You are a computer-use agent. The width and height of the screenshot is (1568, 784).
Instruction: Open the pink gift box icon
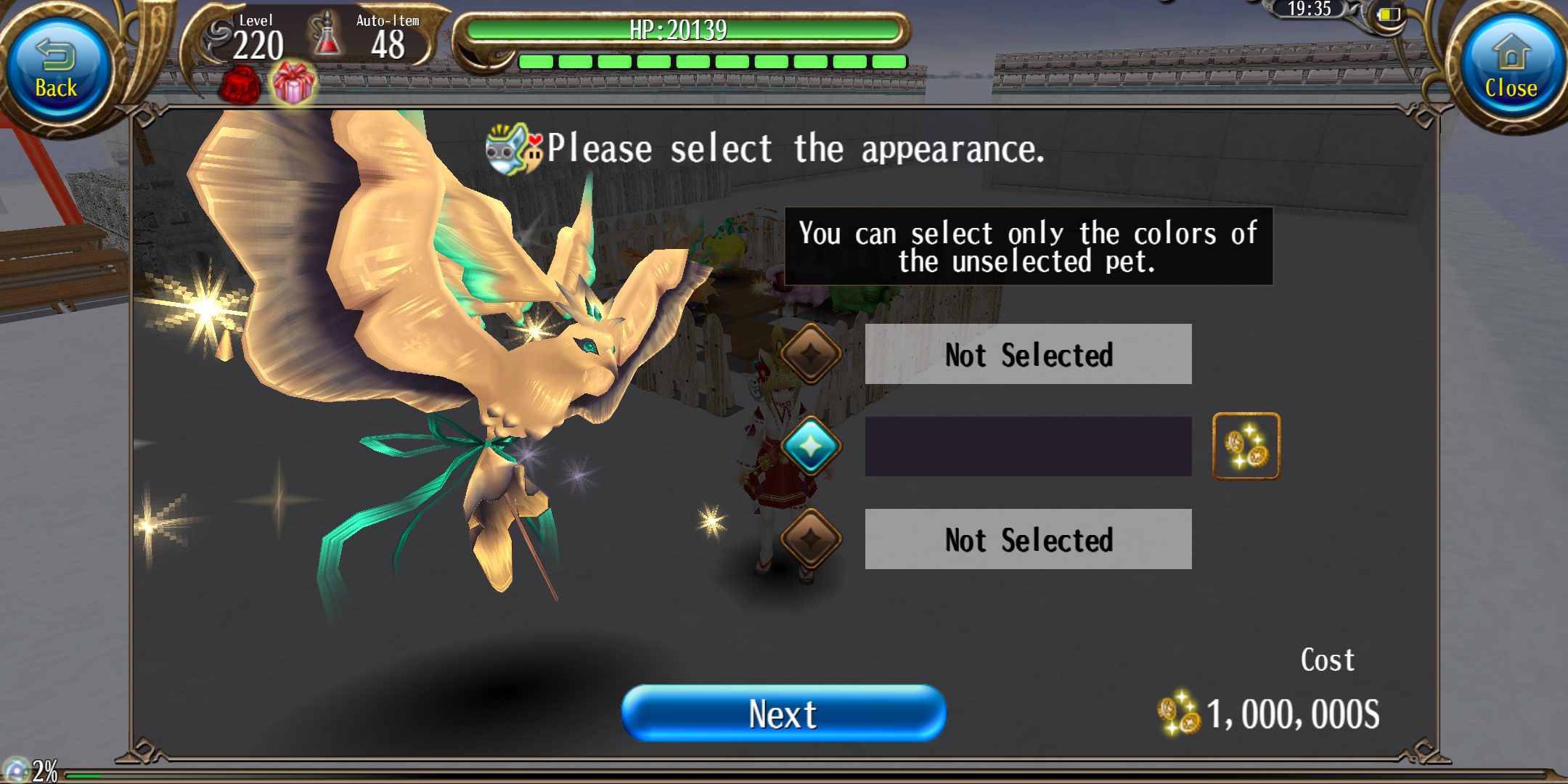(294, 83)
